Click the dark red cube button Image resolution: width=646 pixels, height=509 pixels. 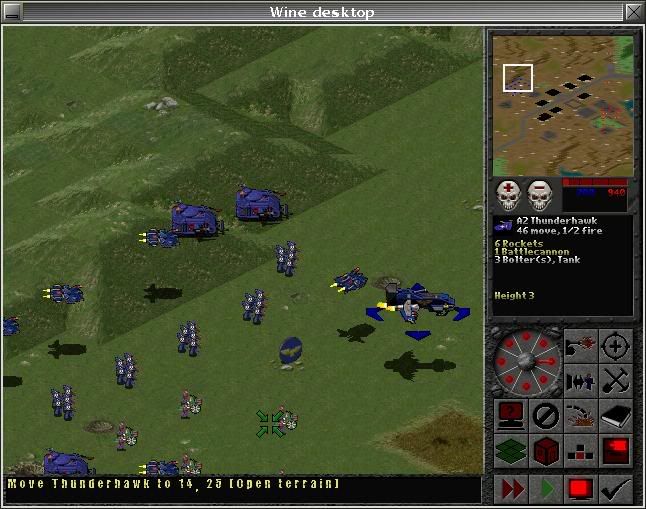point(545,450)
